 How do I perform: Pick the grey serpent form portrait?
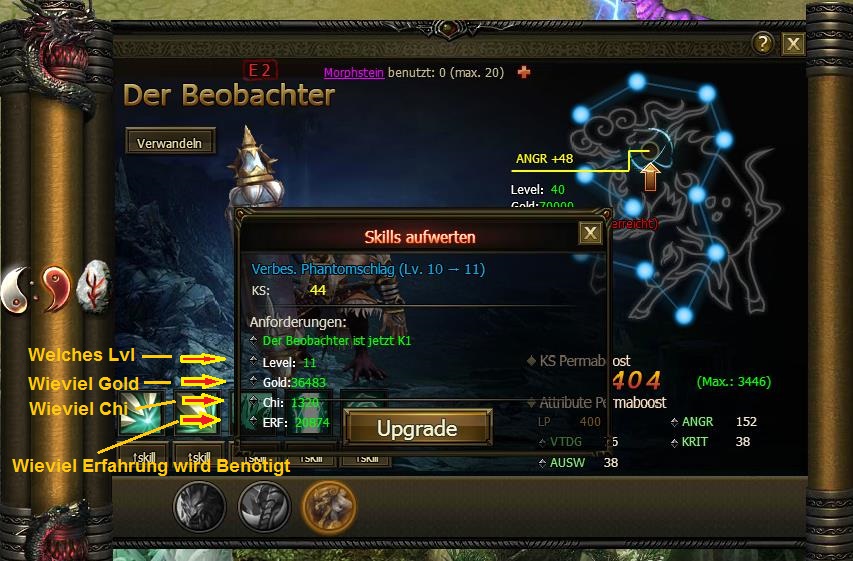click(264, 507)
